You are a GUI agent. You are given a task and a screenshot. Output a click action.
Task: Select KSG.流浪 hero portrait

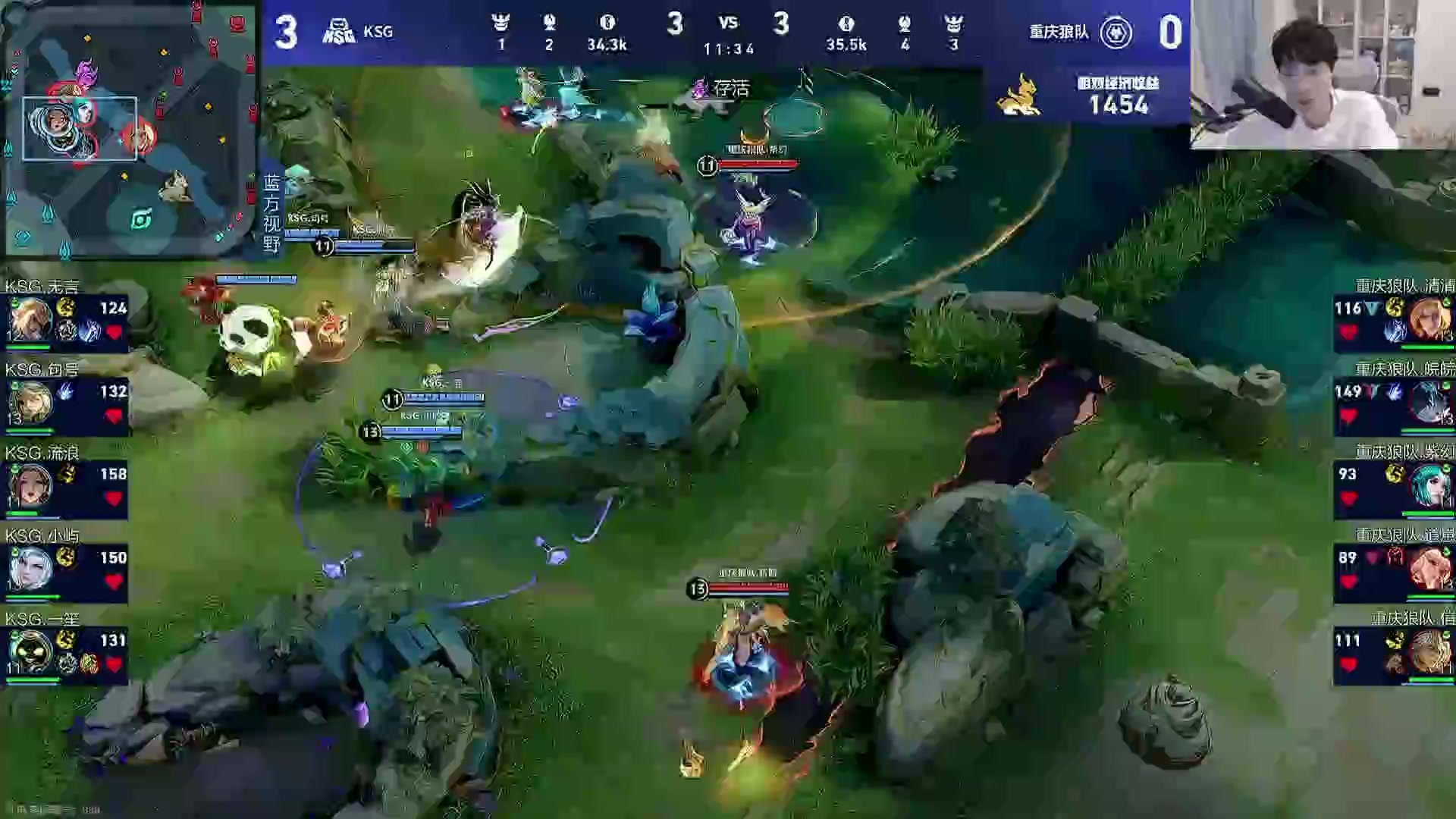pyautogui.click(x=30, y=484)
